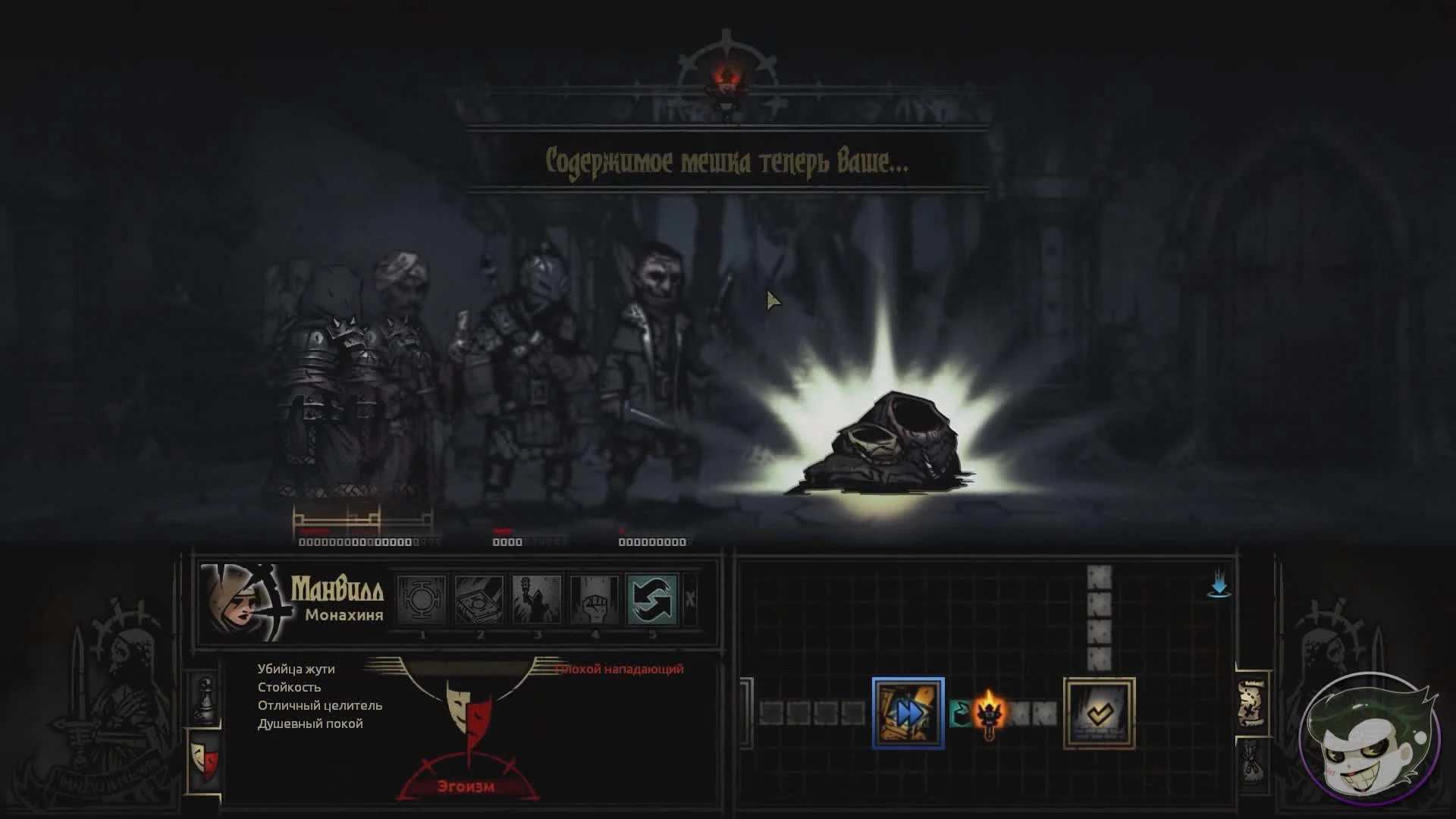Click the stress pip bar under the armored hero
Image resolution: width=1456 pixels, height=819 pixels.
click(356, 542)
